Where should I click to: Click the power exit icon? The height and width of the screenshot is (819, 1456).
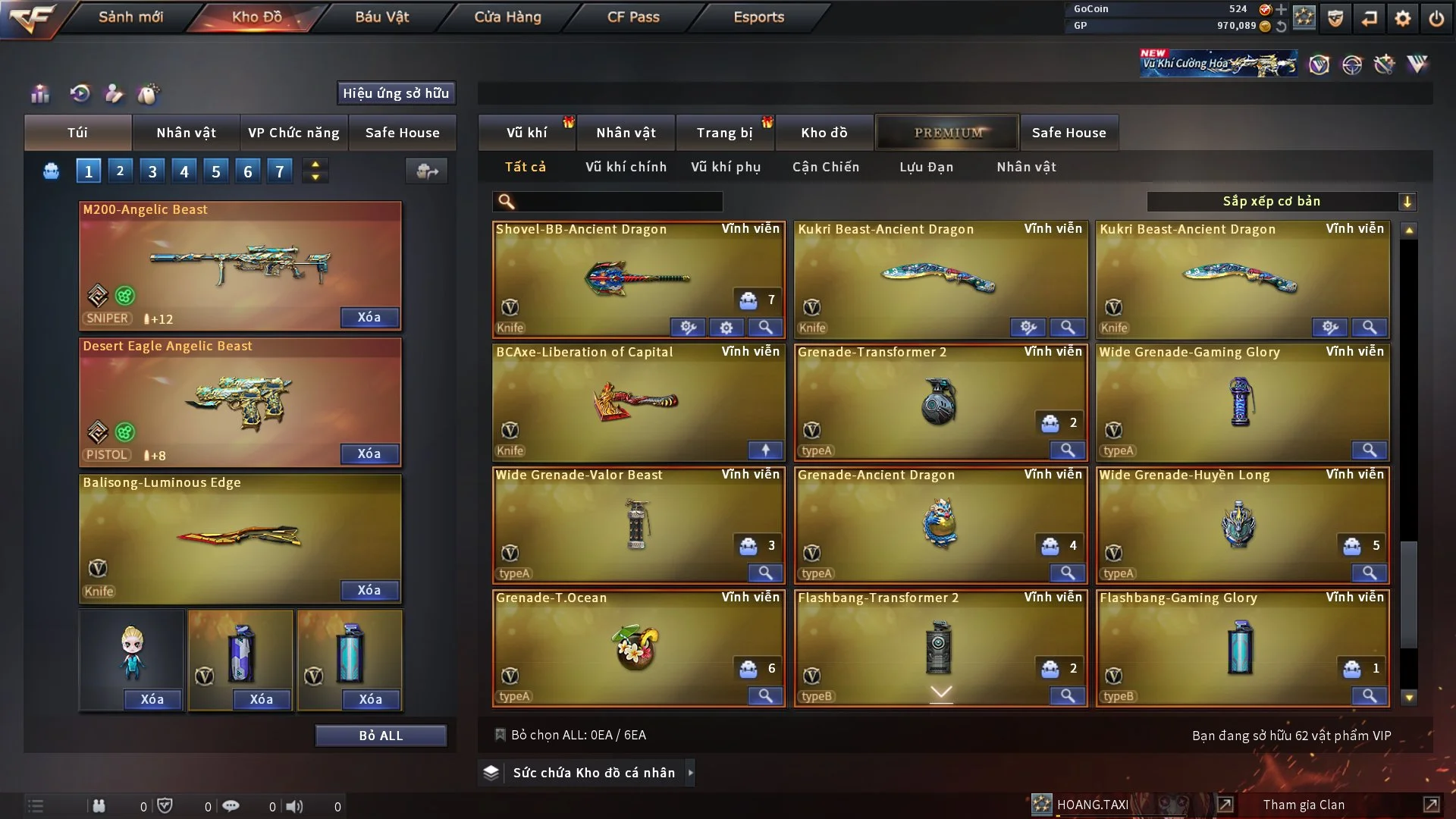[1436, 18]
